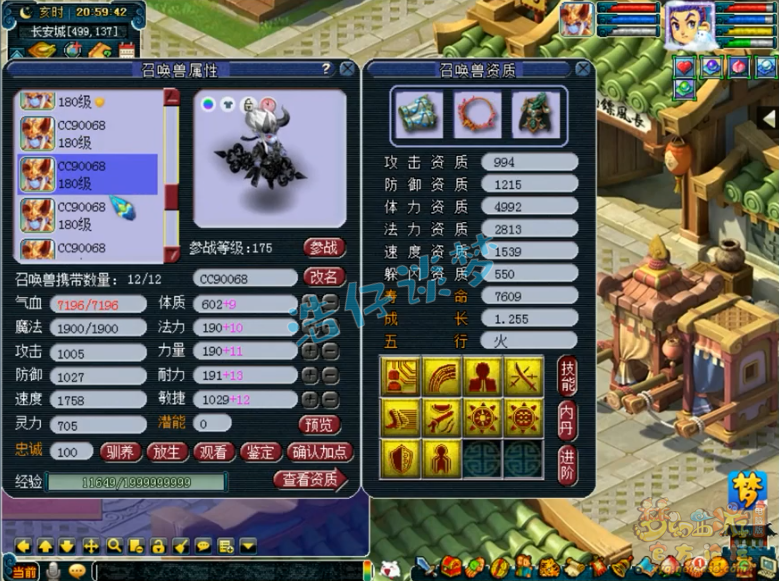Close the summon beast attributes window
The image size is (779, 581).
click(x=347, y=69)
